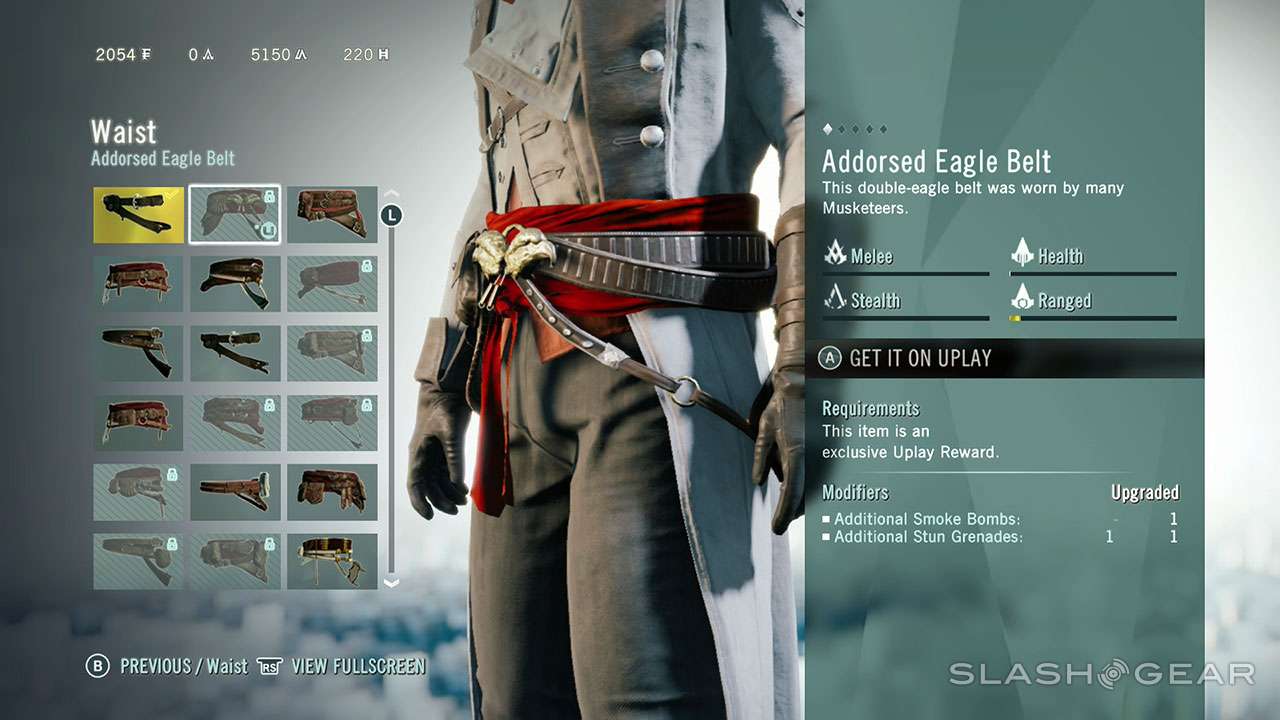Pick the slim belt with white-tipped holster
The width and height of the screenshot is (1280, 720).
coord(235,491)
